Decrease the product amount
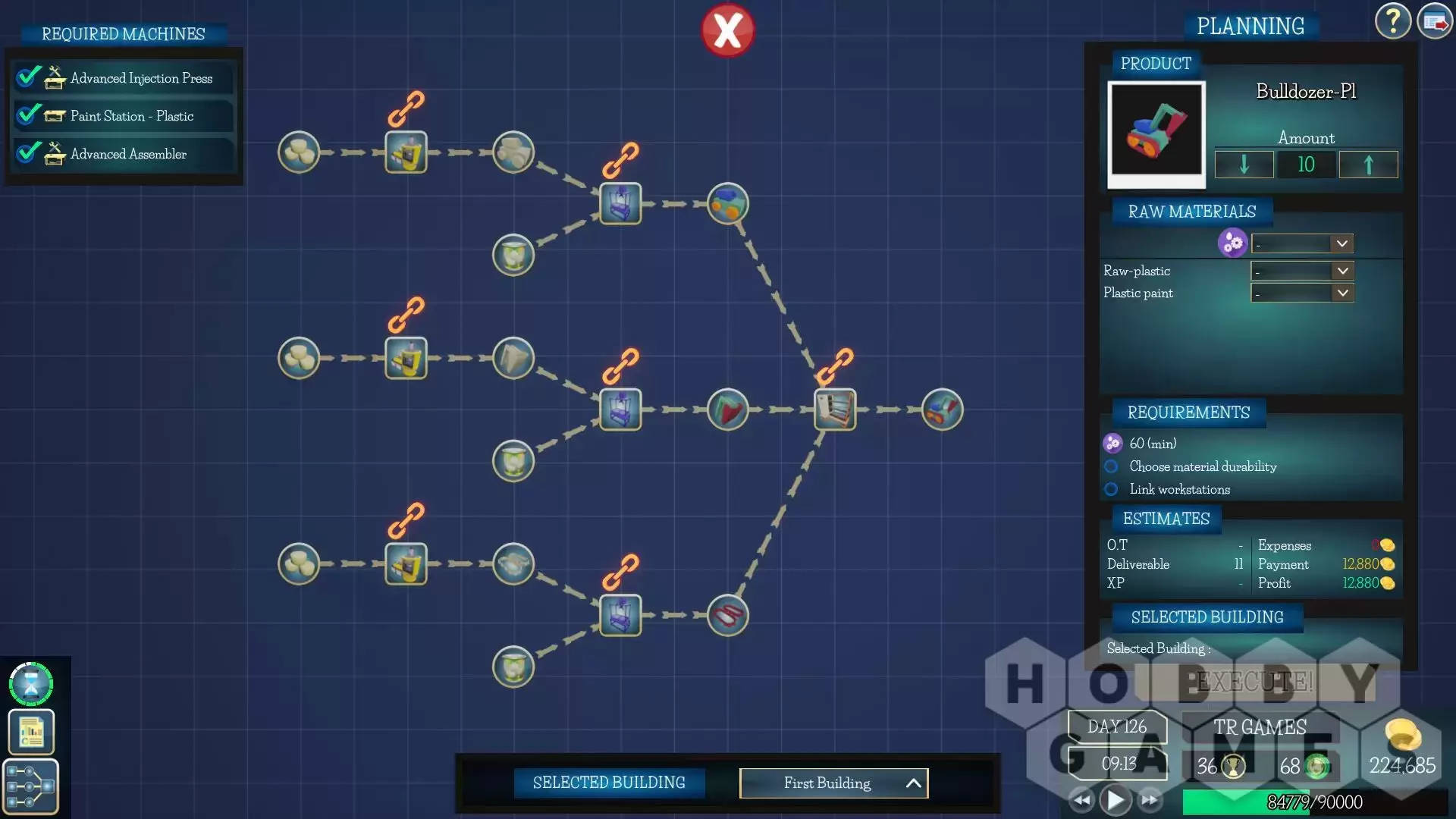The image size is (1456, 819). [x=1244, y=165]
